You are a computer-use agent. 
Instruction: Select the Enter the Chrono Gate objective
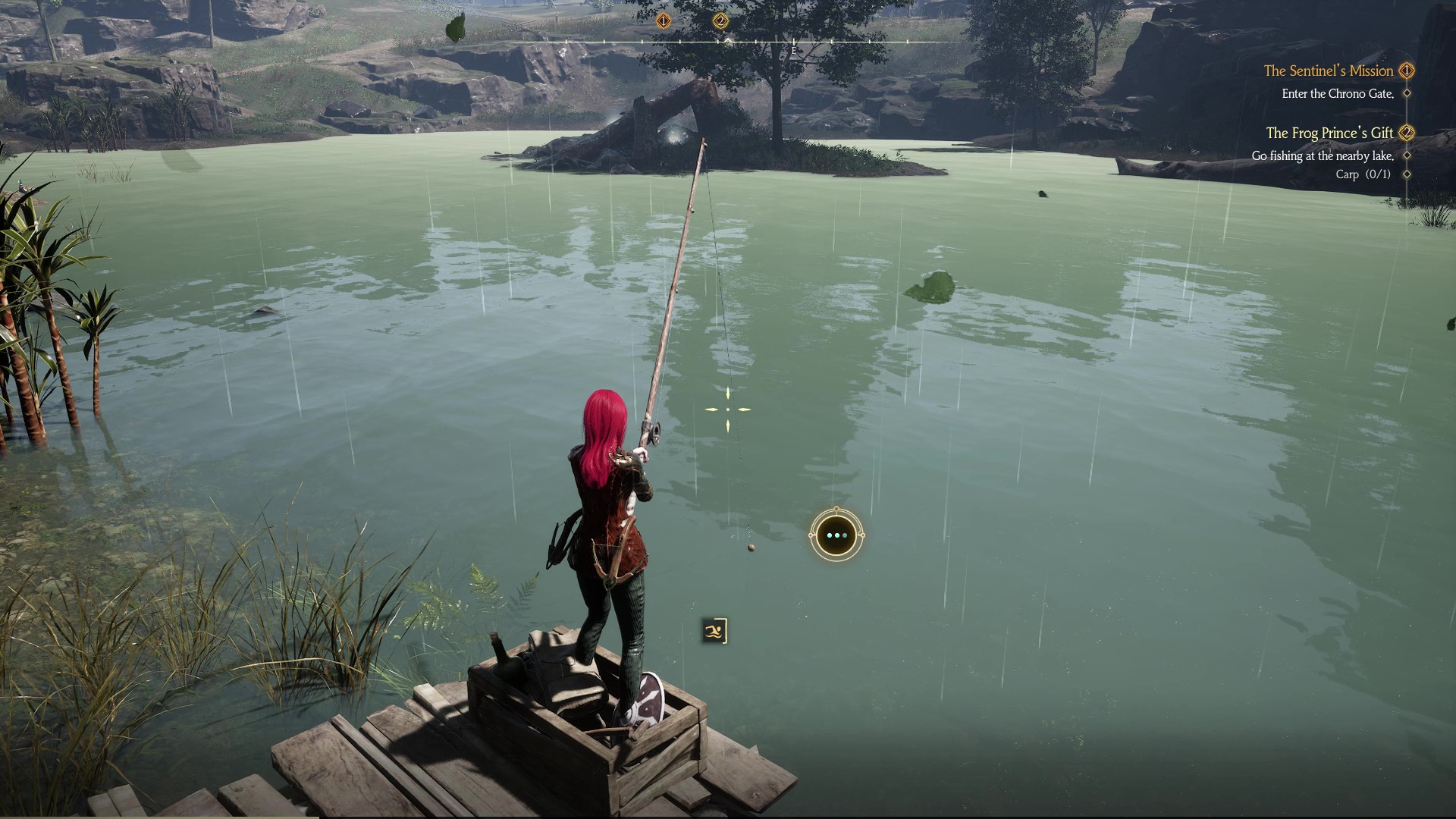coord(1338,93)
